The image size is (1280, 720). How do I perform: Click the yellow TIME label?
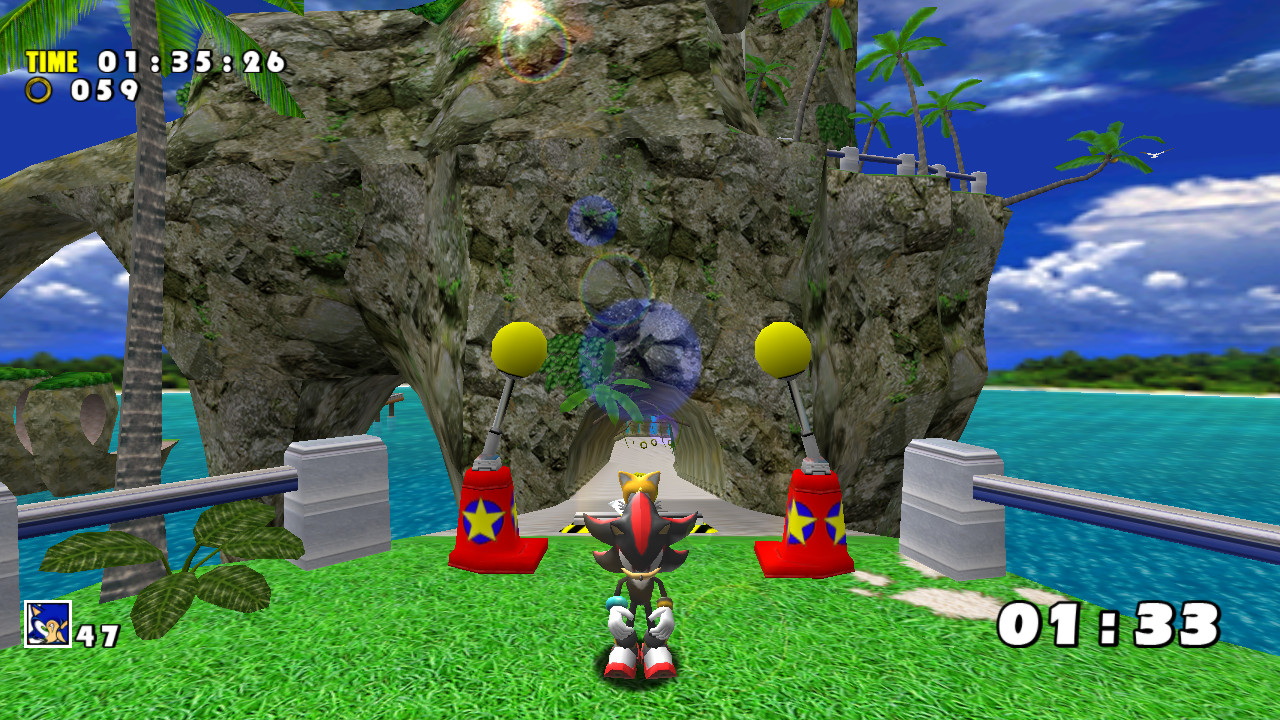click(51, 61)
